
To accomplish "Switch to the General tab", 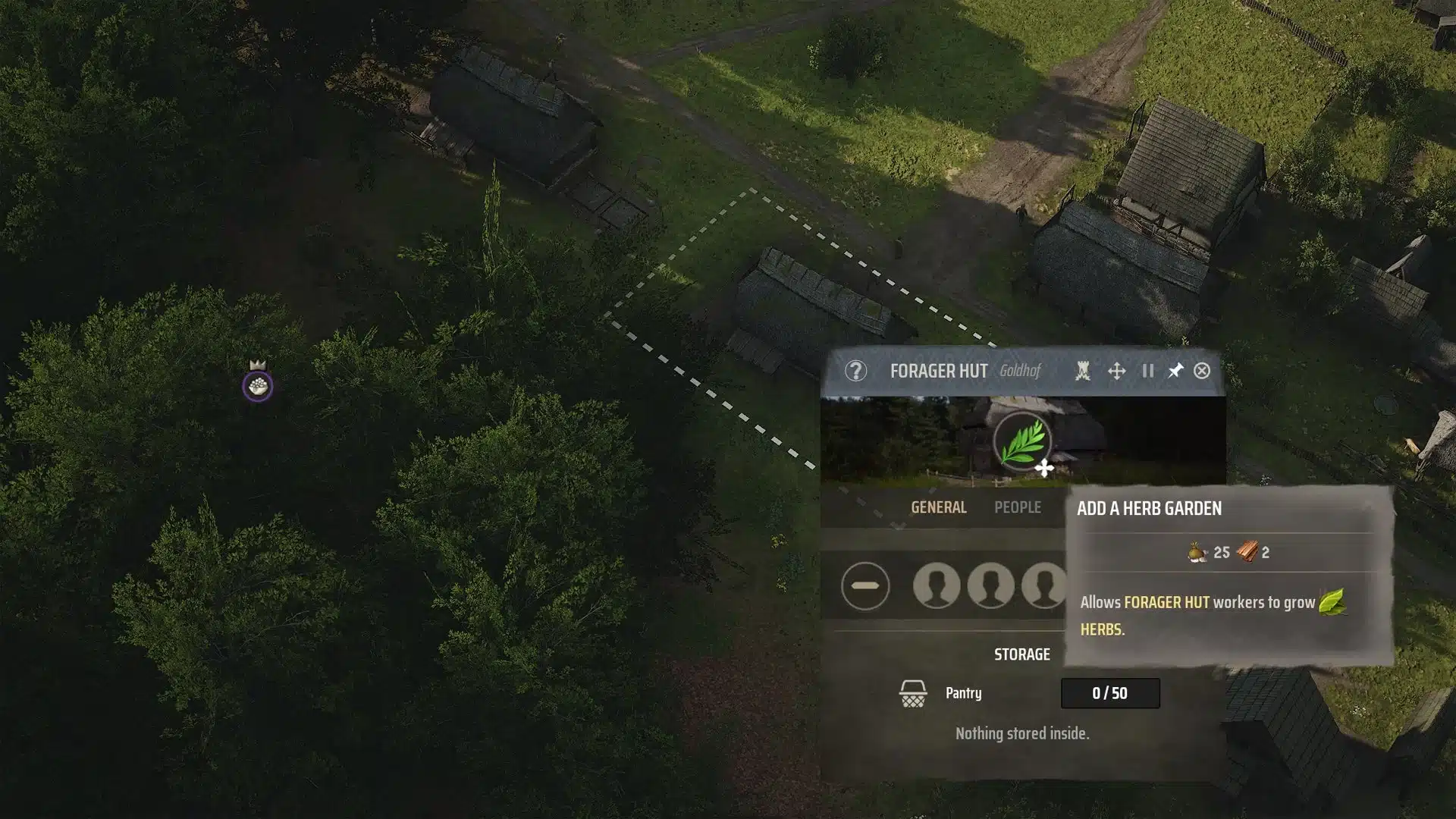I will [938, 507].
